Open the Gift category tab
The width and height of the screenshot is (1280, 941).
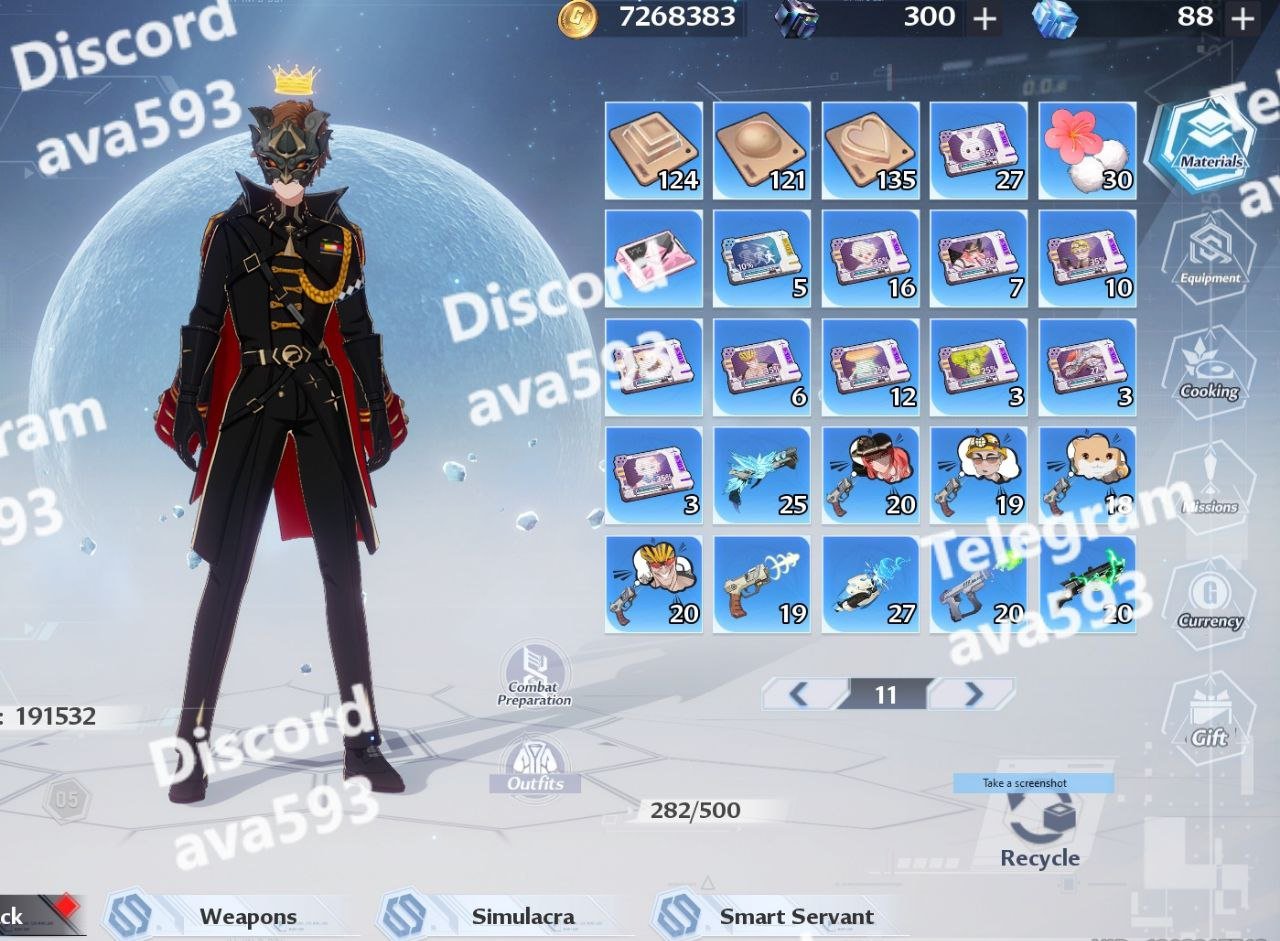click(x=1209, y=722)
